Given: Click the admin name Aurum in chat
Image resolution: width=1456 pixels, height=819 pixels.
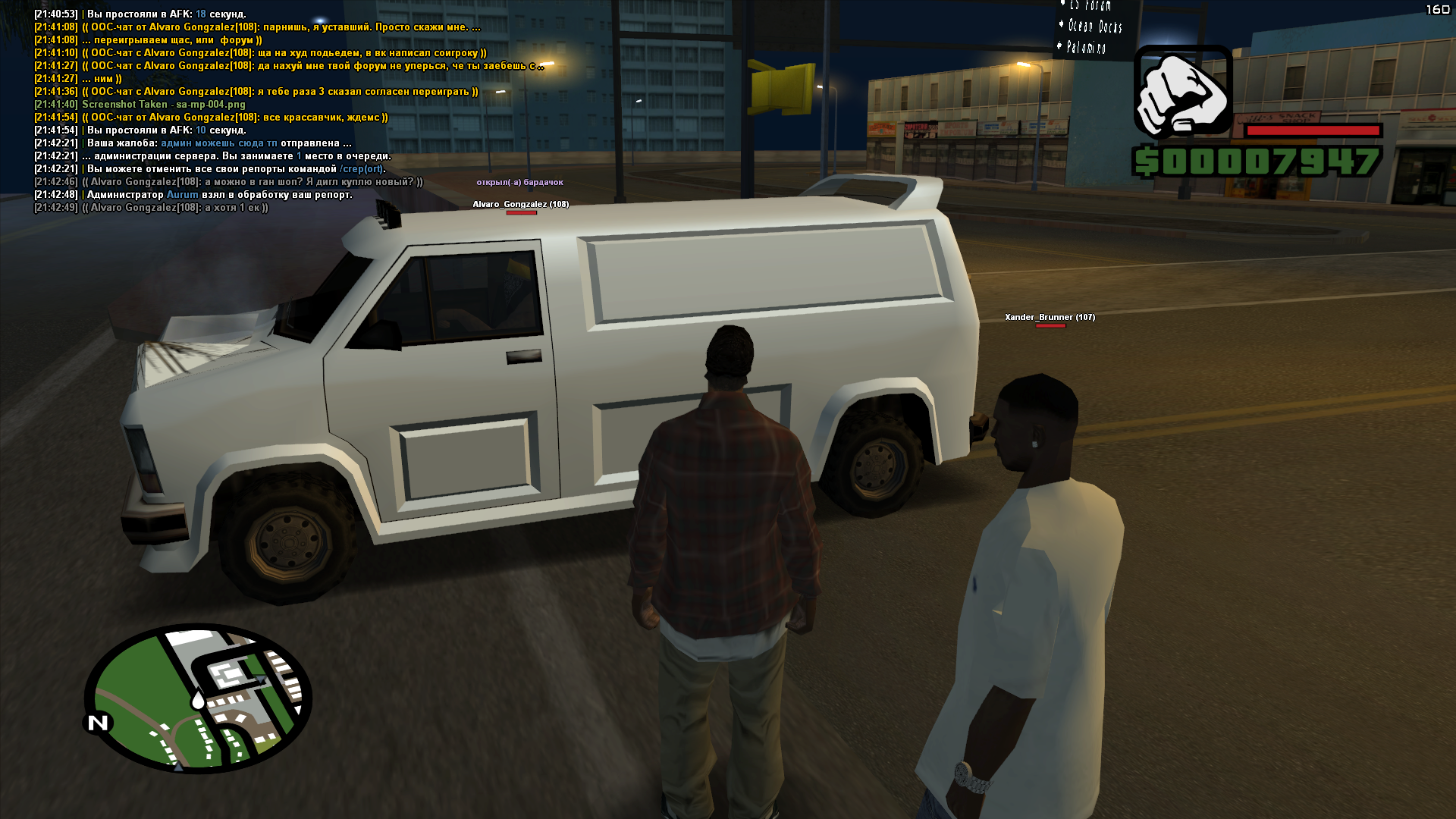Looking at the screenshot, I should click(182, 195).
